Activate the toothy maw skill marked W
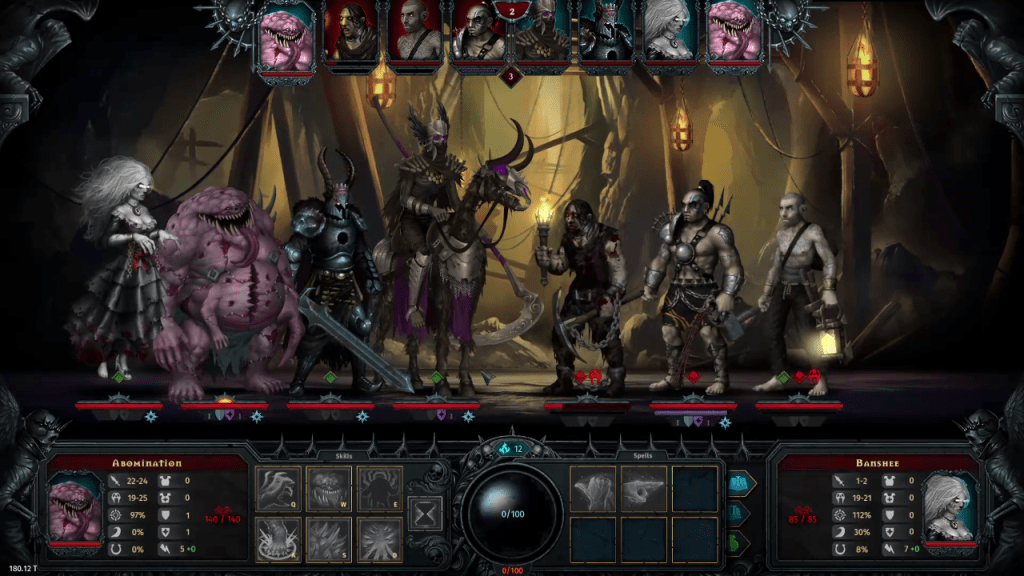The height and width of the screenshot is (576, 1024). (330, 488)
